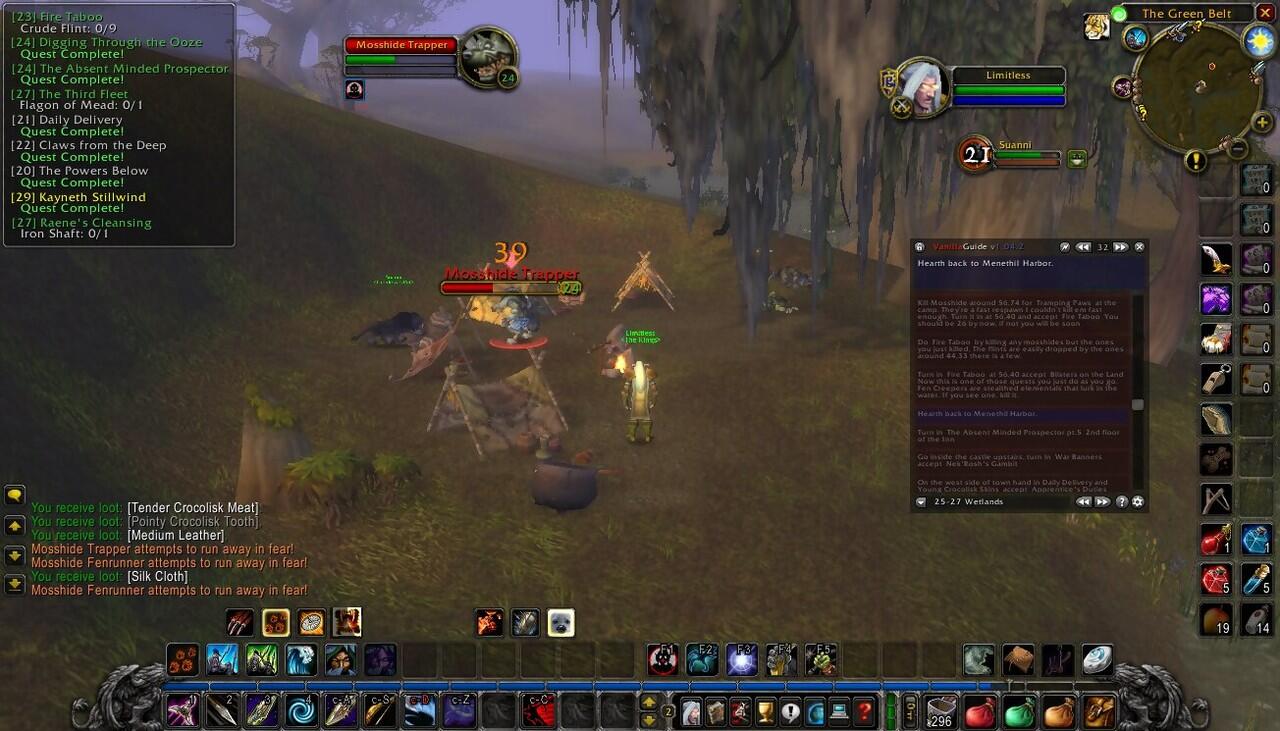Open the VanillaGuide settings gear
Viewport: 1280px width, 731px height.
(1137, 502)
